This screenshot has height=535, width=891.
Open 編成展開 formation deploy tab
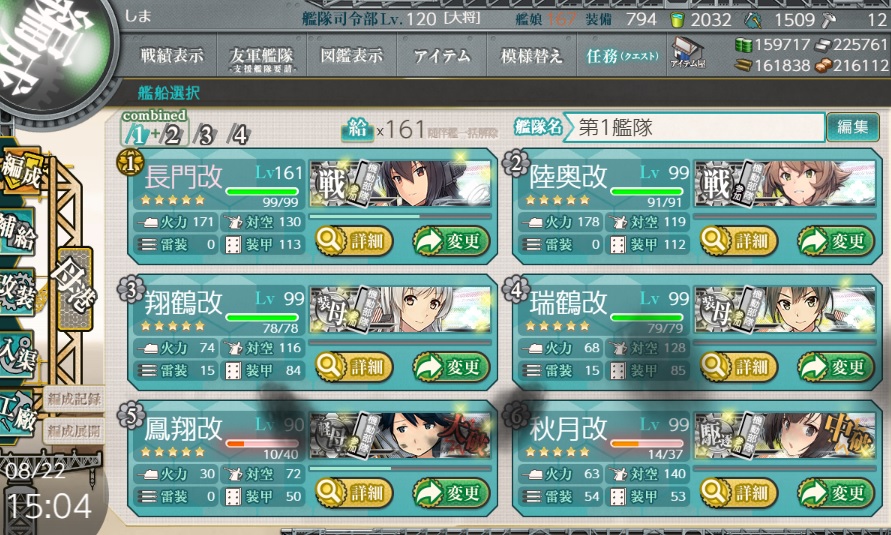click(x=73, y=430)
